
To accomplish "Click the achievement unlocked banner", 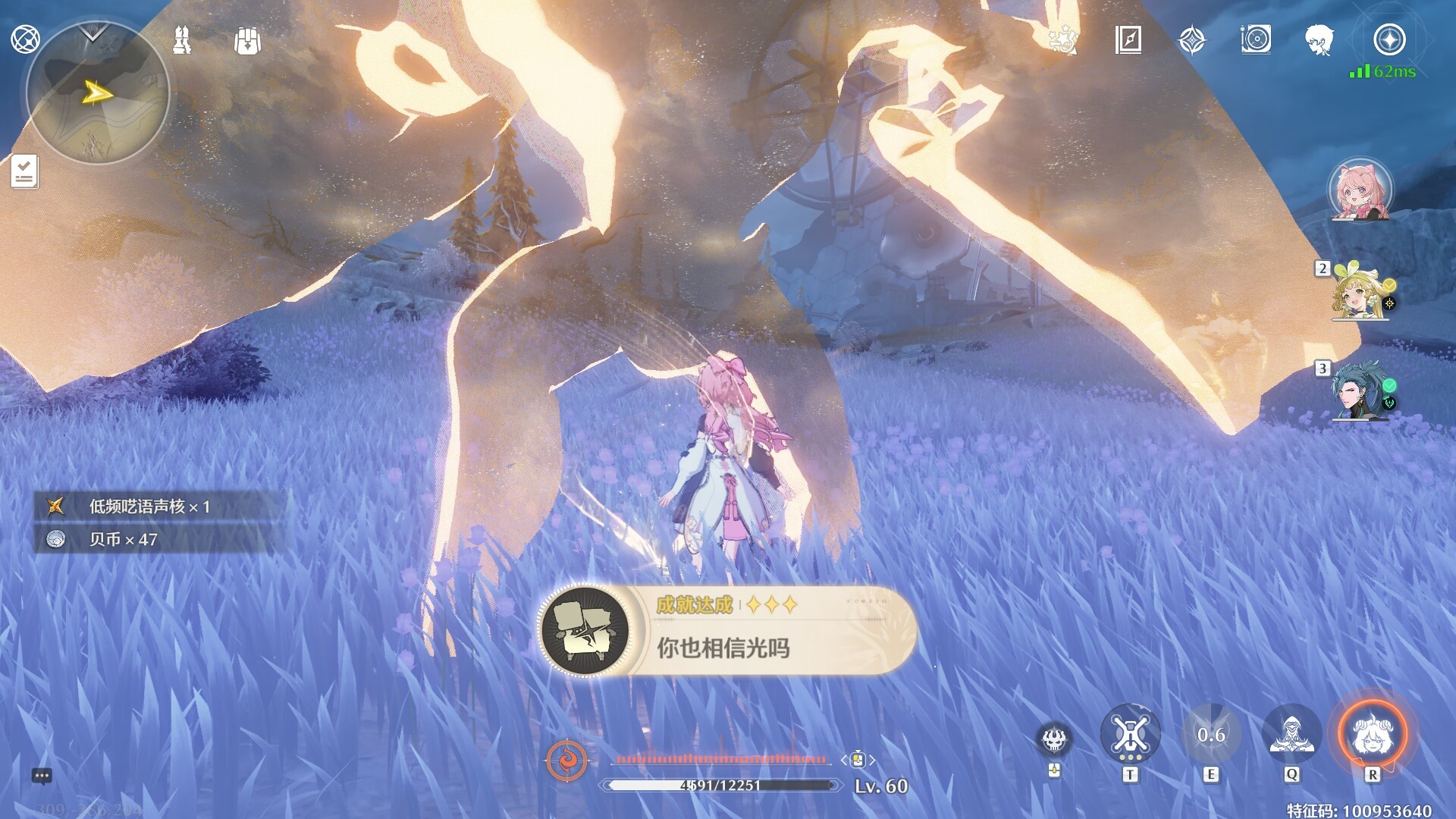I will point(726,630).
